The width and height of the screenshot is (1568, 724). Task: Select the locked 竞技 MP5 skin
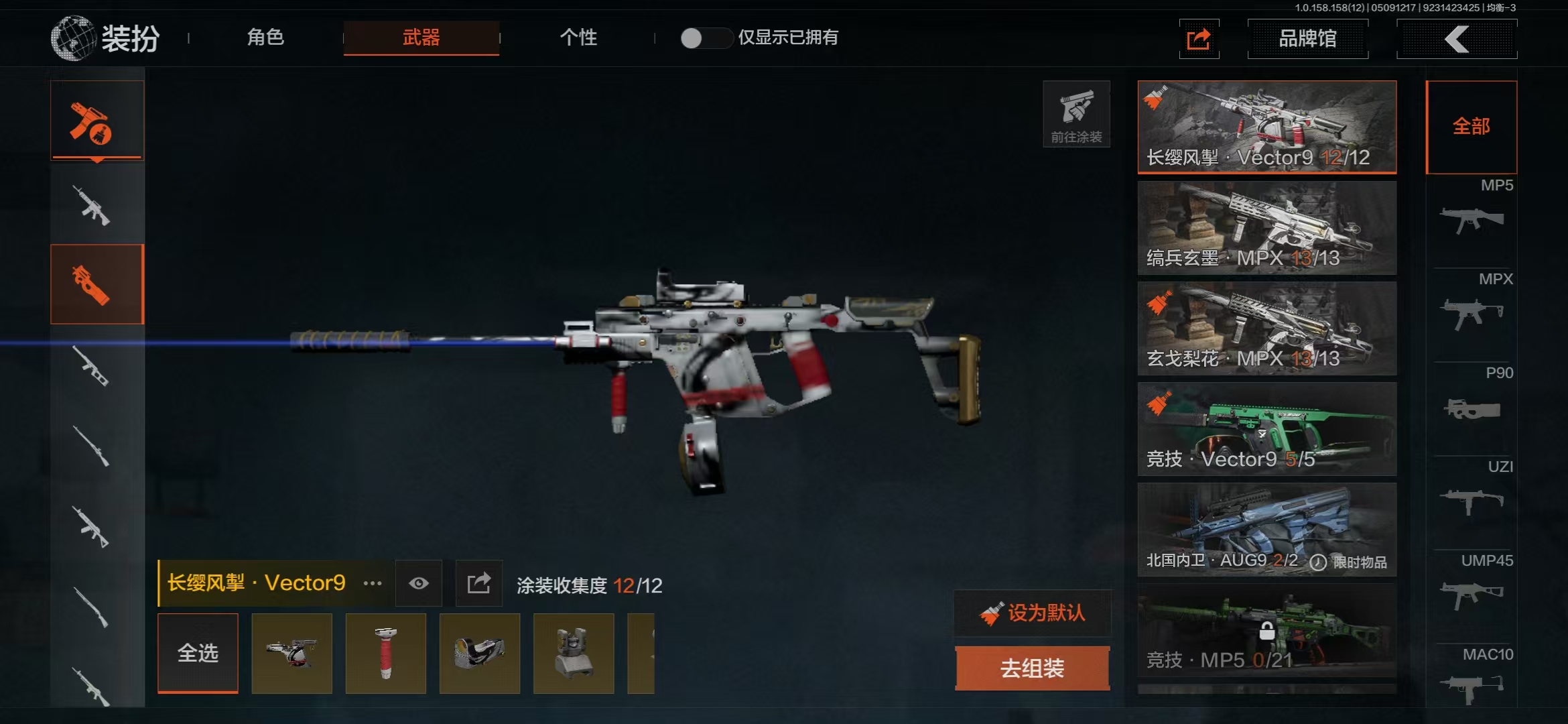tap(1266, 630)
